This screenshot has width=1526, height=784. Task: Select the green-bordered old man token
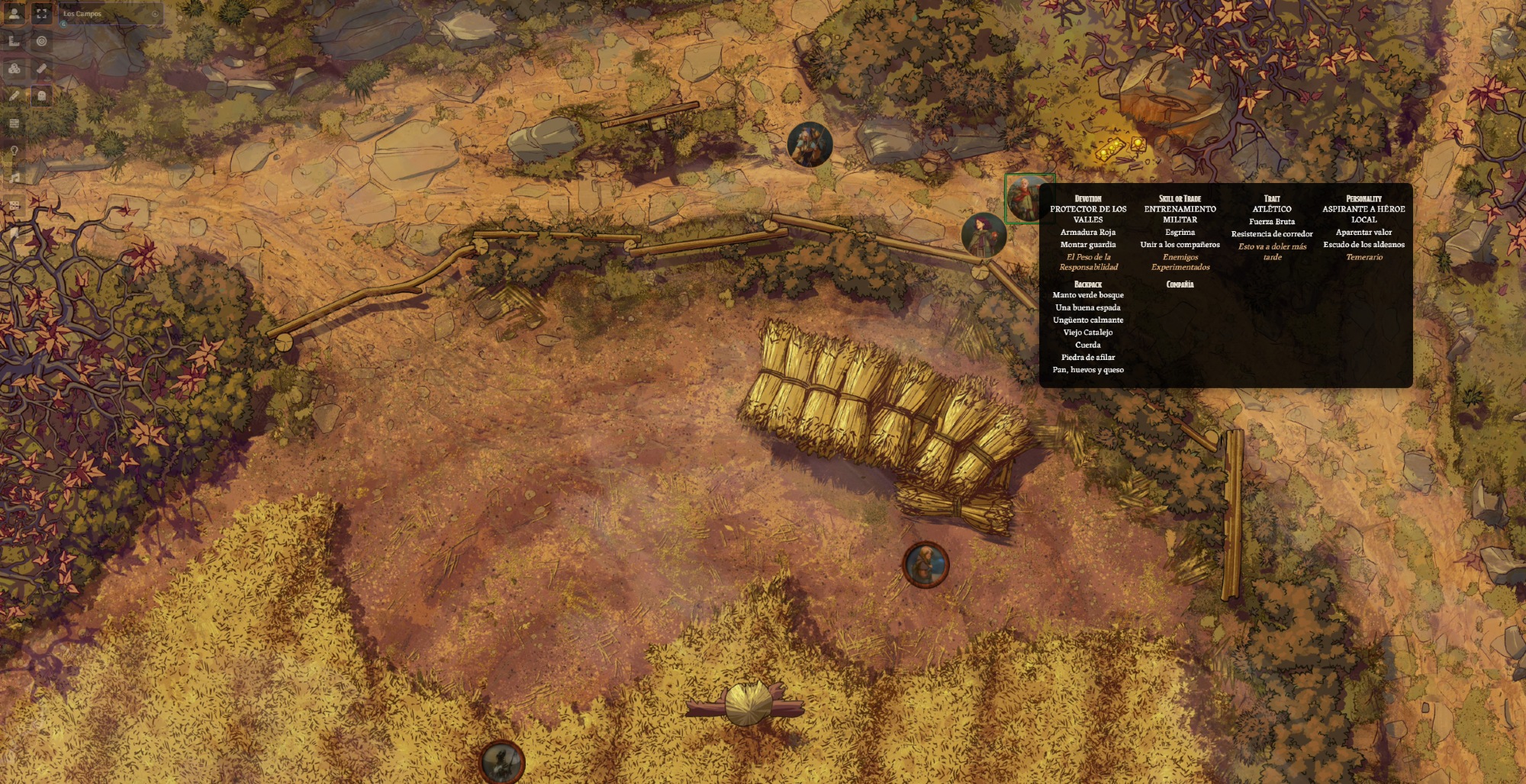point(1026,198)
